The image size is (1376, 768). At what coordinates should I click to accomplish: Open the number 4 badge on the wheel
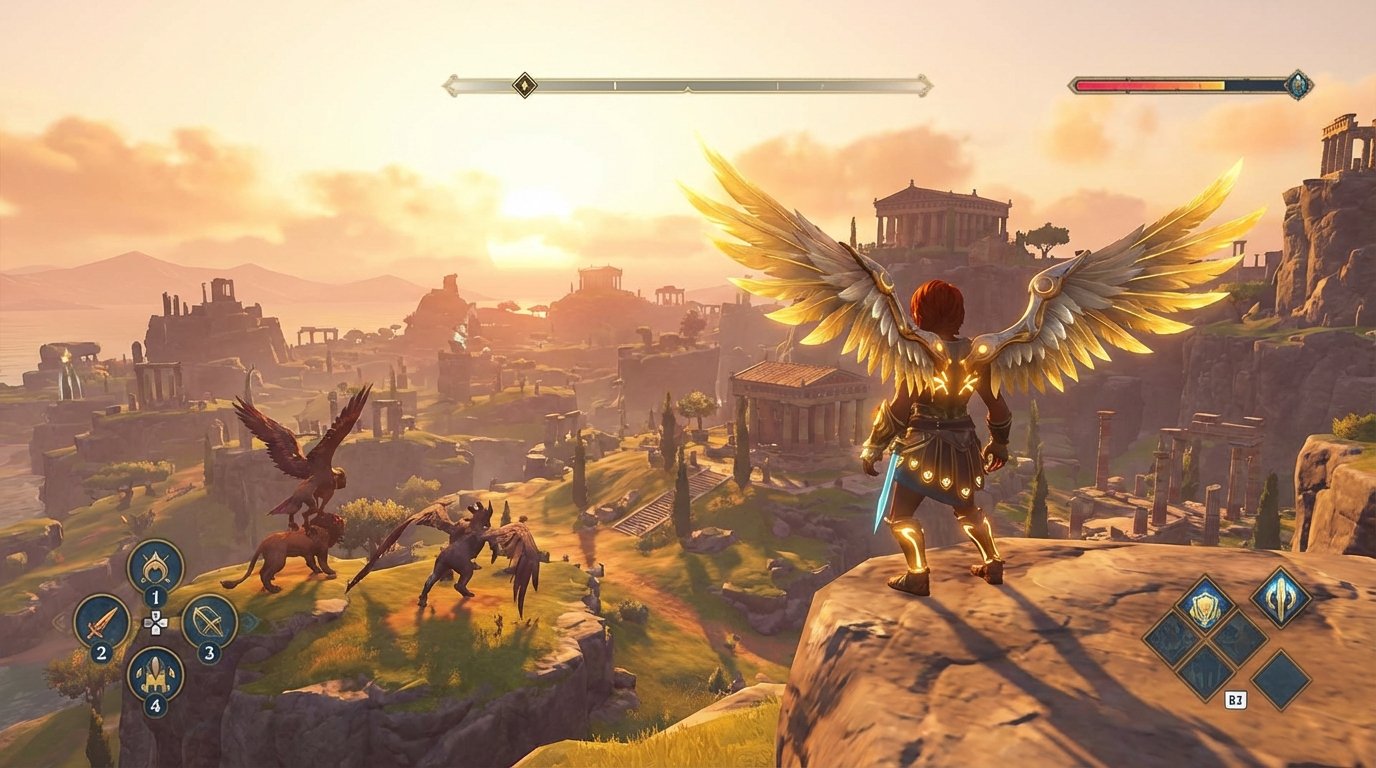tap(155, 703)
